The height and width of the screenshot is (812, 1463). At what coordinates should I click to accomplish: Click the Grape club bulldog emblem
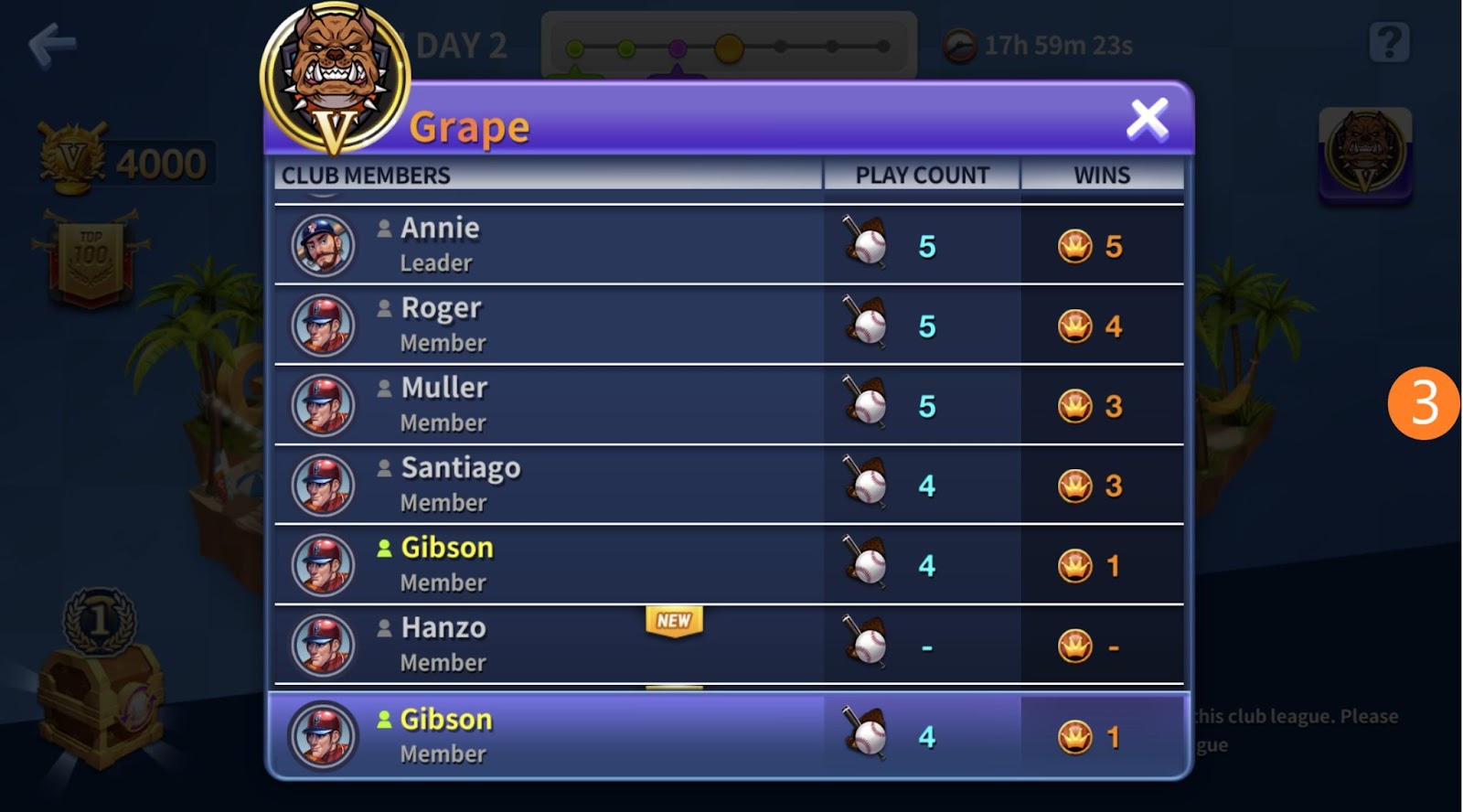click(335, 78)
